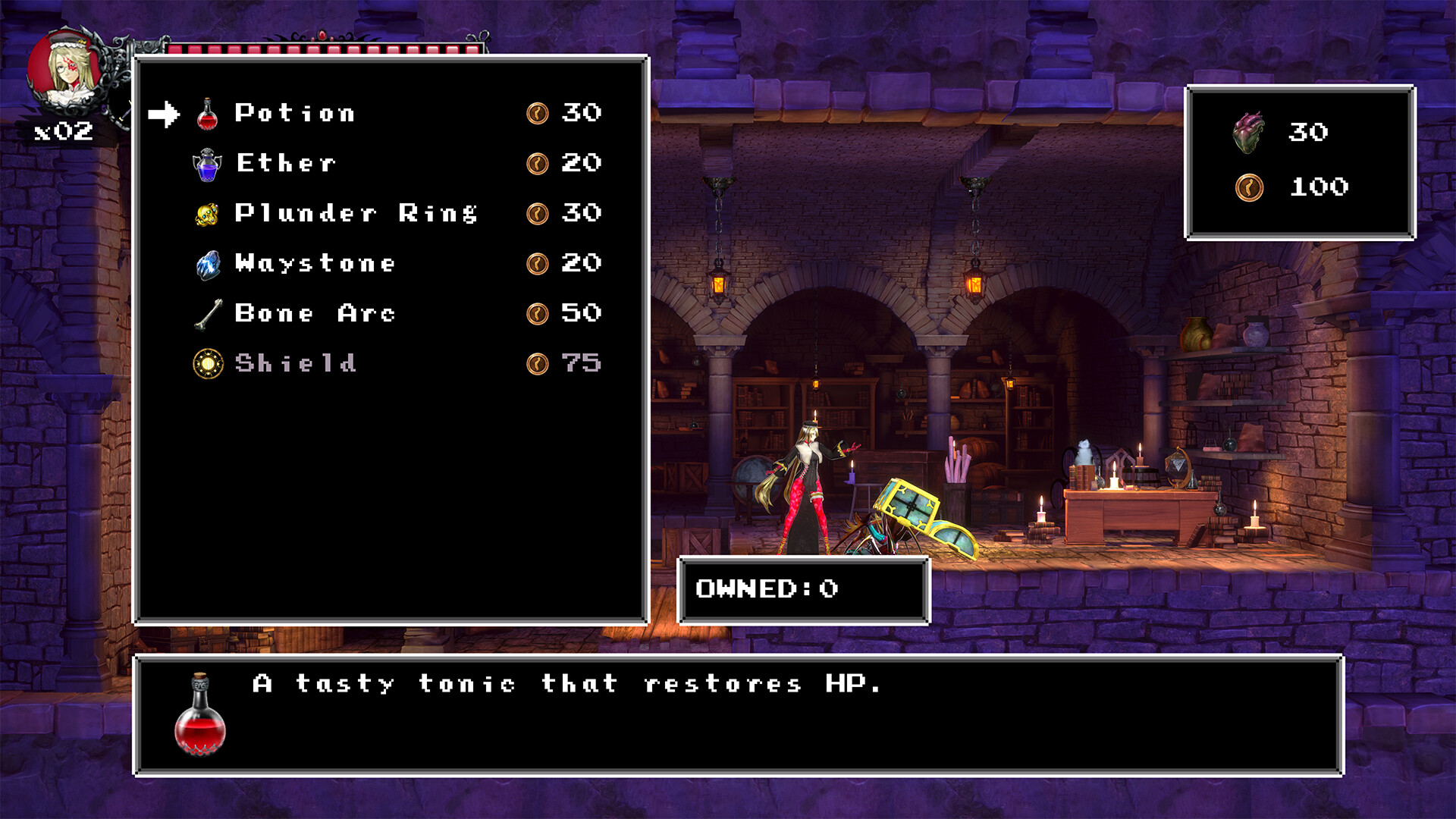Click the Potion label to buy it
The image size is (1456, 819).
294,112
